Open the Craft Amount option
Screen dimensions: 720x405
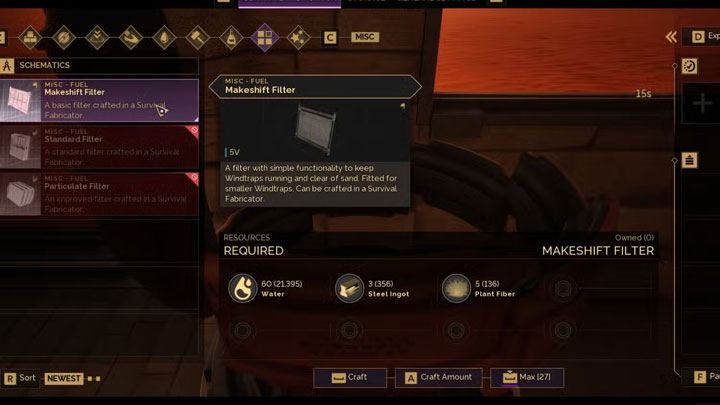tap(438, 377)
